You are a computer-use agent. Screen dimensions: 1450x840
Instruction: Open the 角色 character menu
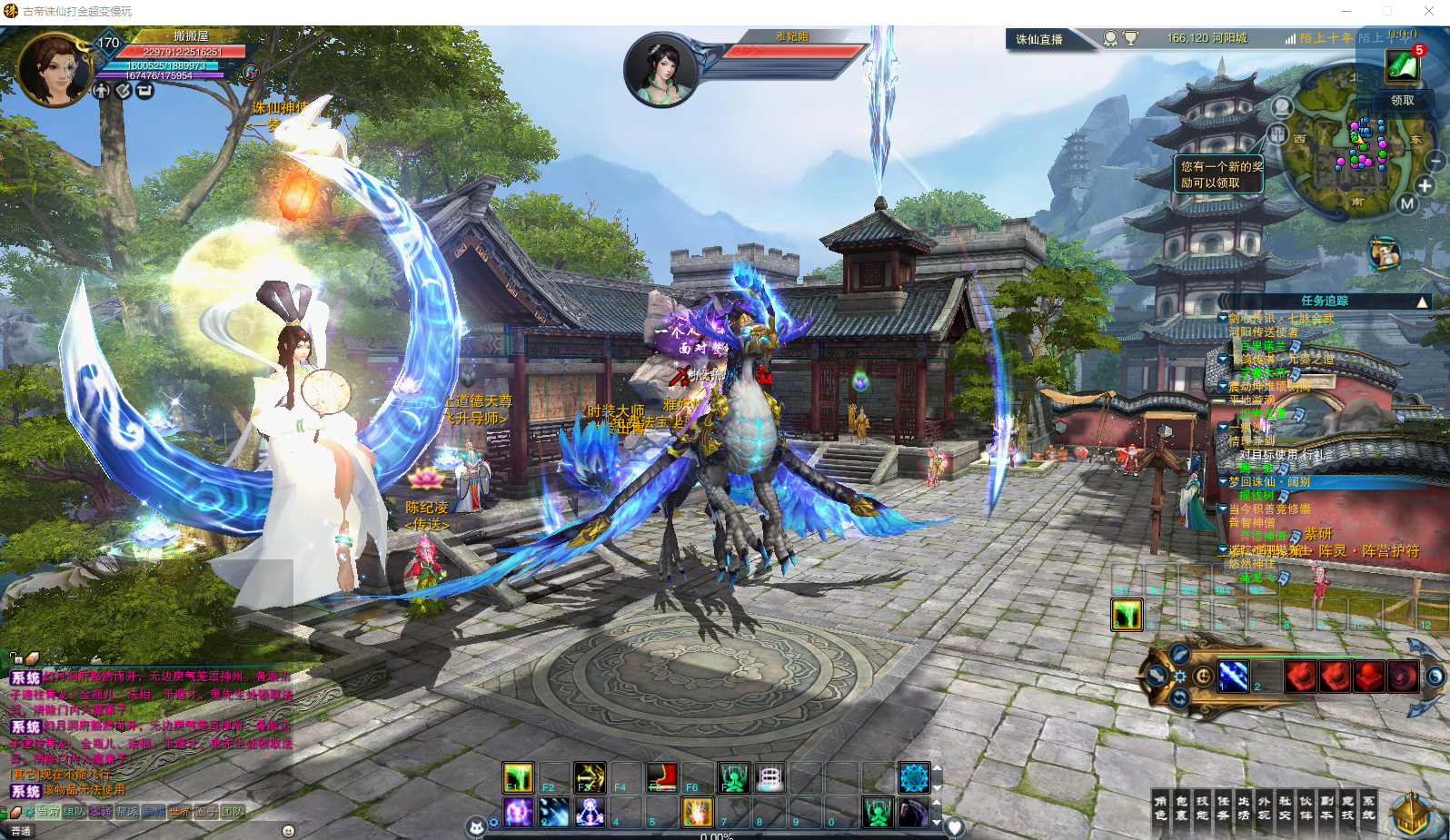(1160, 807)
